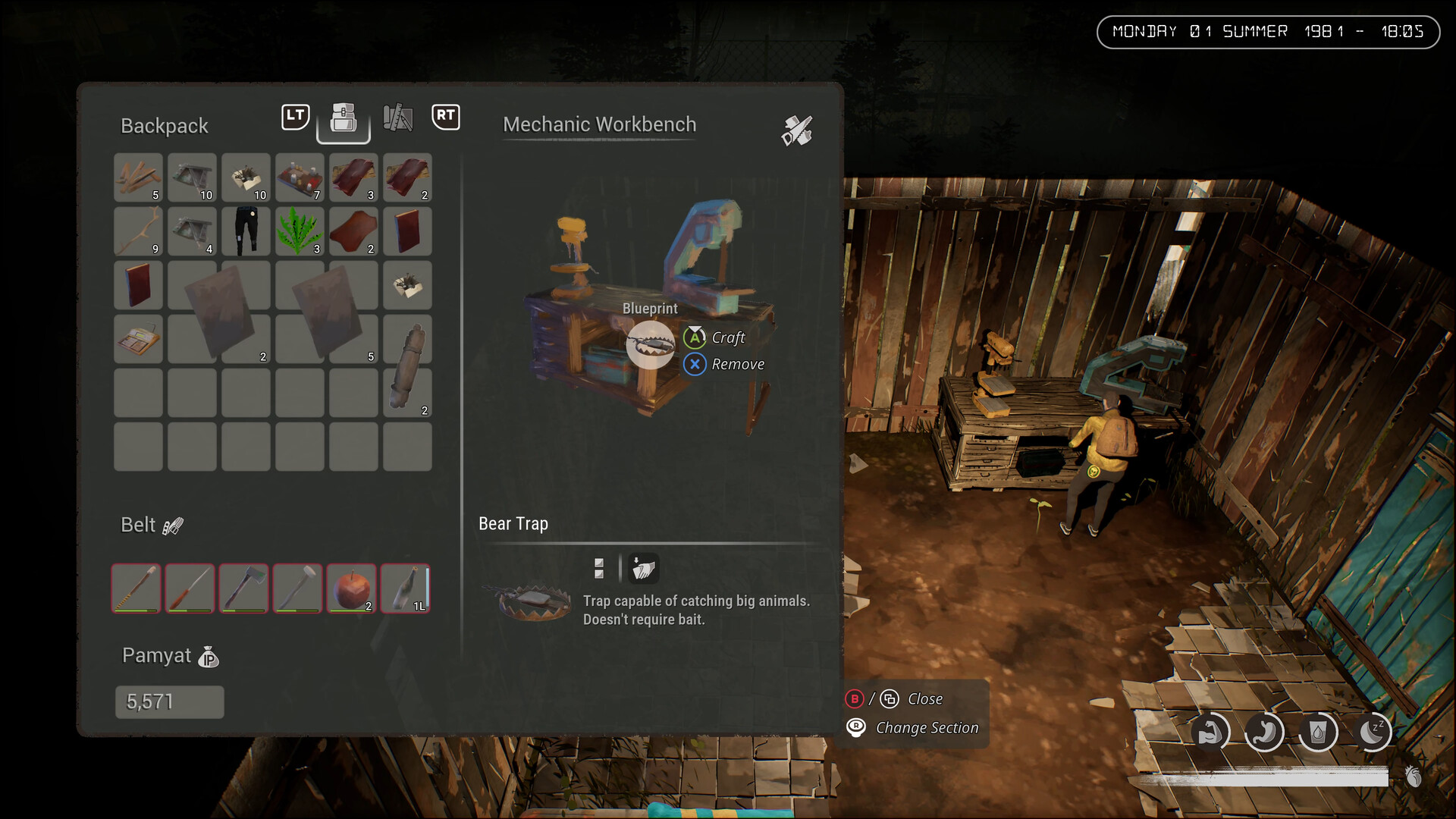Viewport: 1456px width, 819px height.
Task: Select the Bear Trap blueprint slot
Action: point(650,344)
